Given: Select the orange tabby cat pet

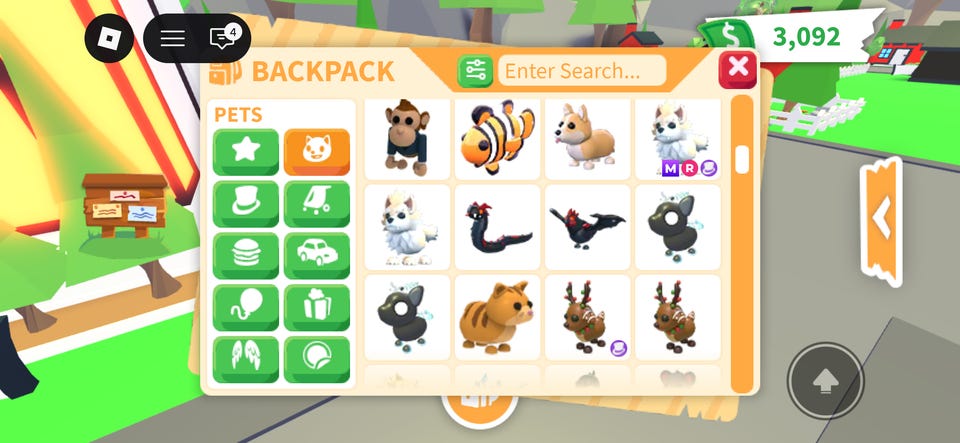Looking at the screenshot, I should coord(497,317).
